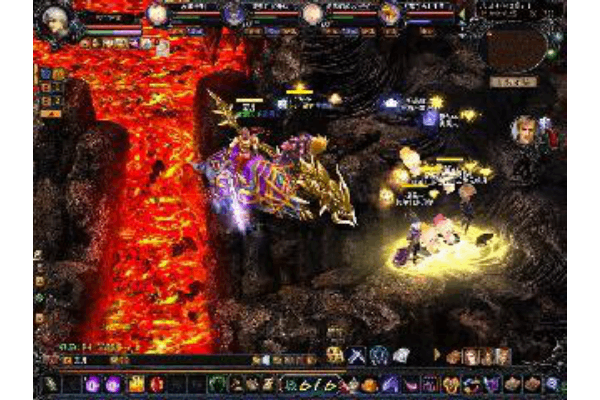The image size is (600, 400).
Task: Click the white crystal icon above hotbar
Action: [400, 355]
